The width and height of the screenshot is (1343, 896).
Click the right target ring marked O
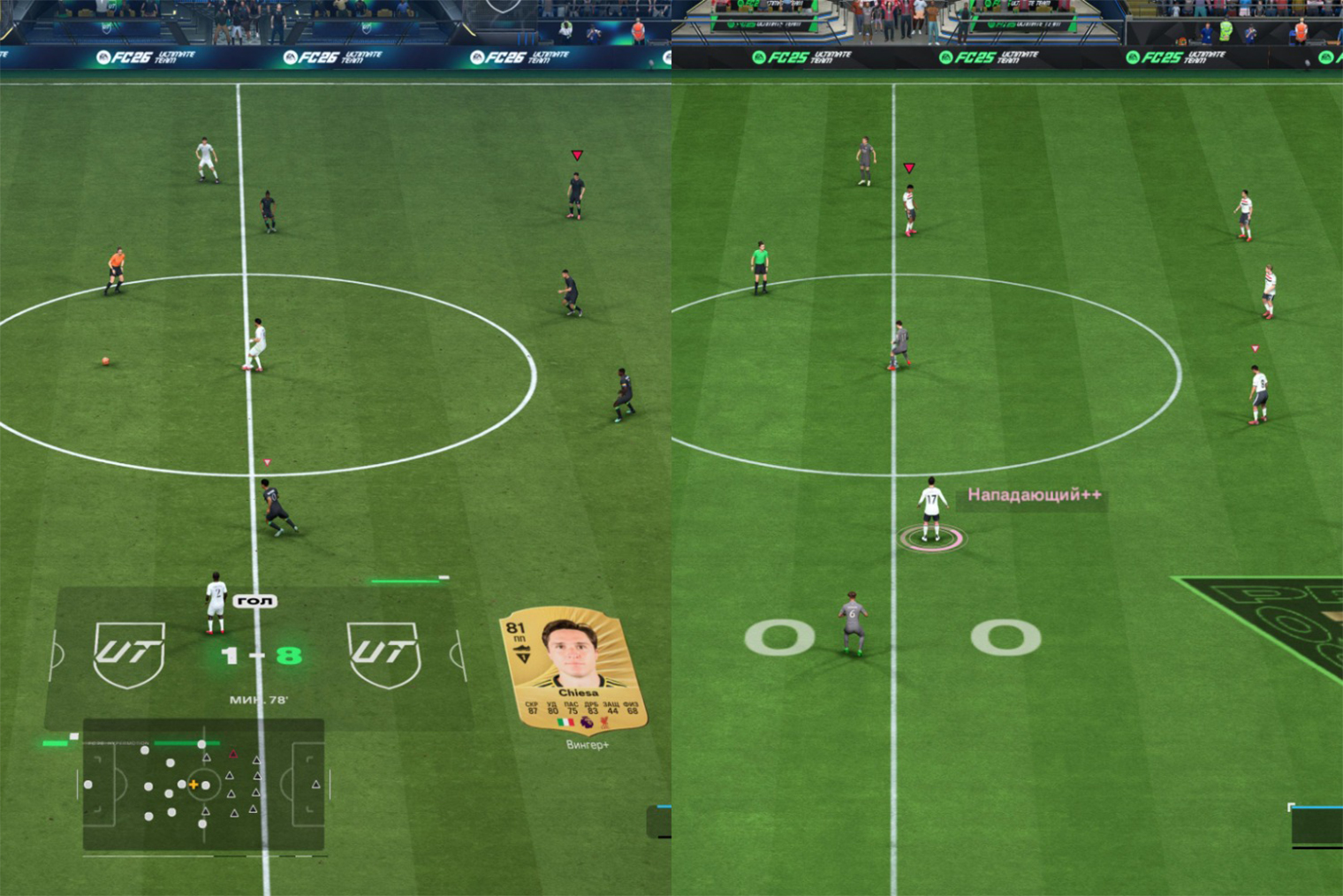tap(1007, 636)
